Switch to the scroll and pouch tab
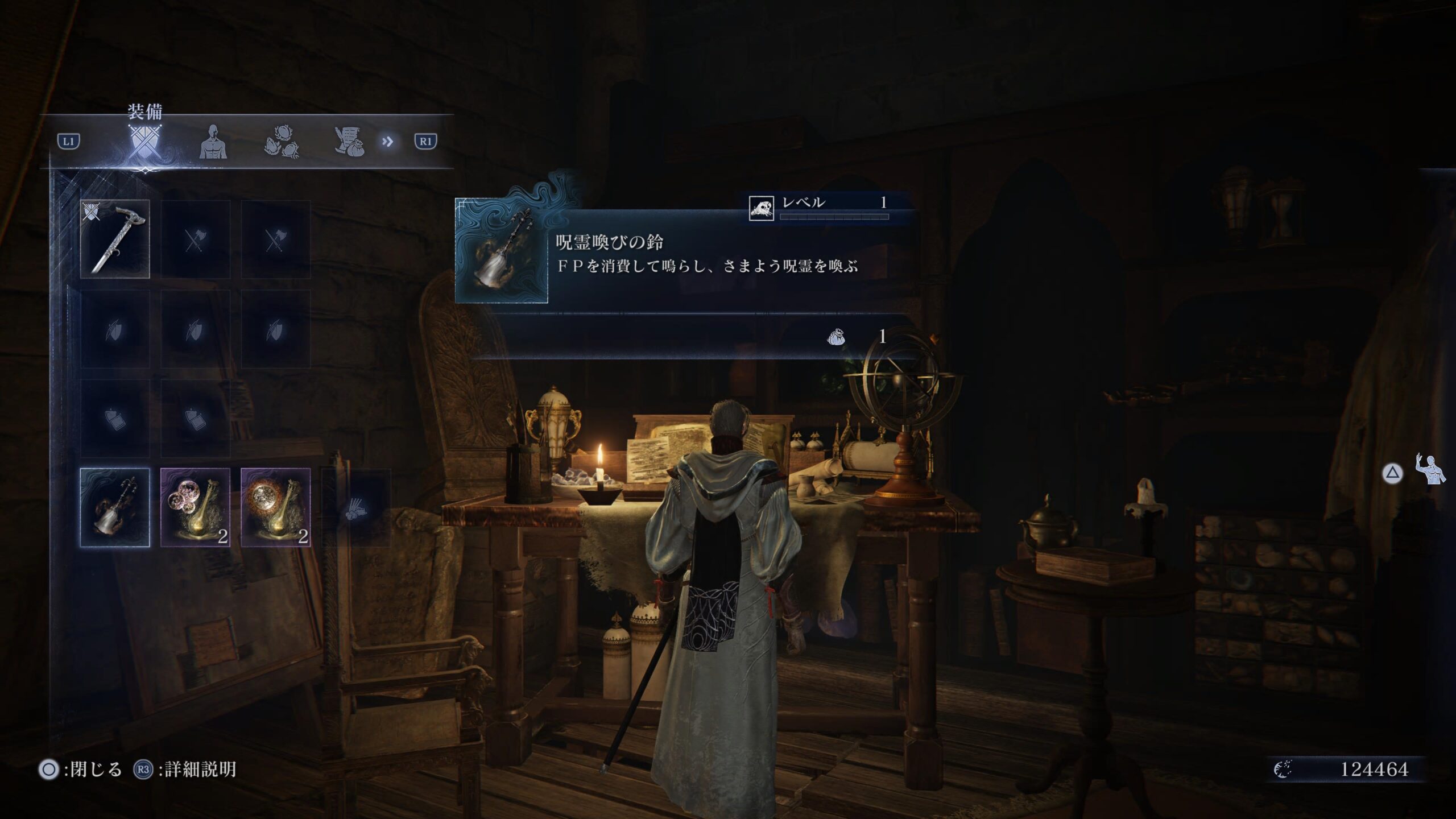 tap(350, 142)
